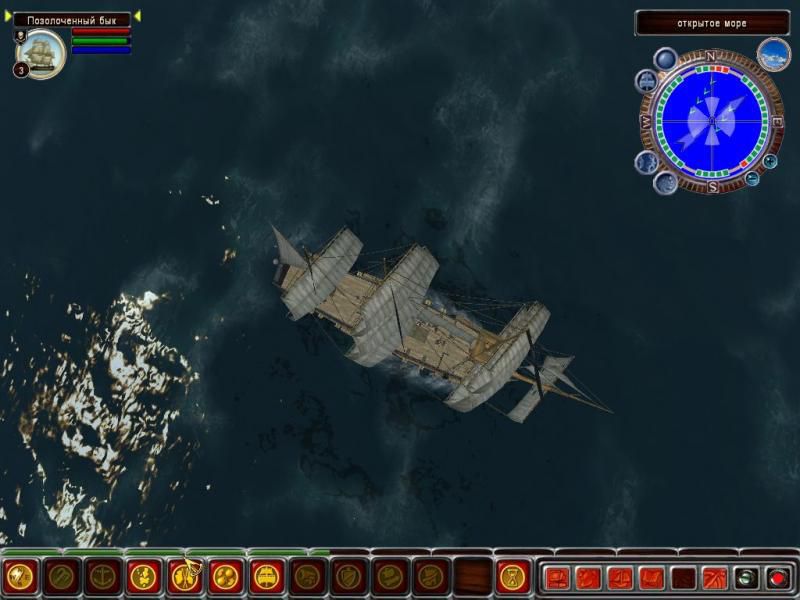Activate the shield defense command
Image resolution: width=800 pixels, height=600 pixels.
point(349,576)
